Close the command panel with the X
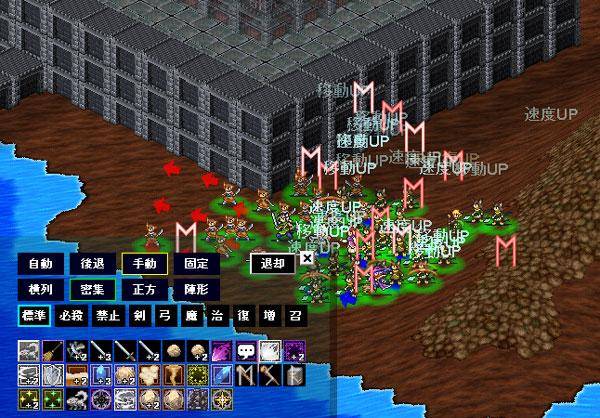The width and height of the screenshot is (600, 418). tap(307, 258)
